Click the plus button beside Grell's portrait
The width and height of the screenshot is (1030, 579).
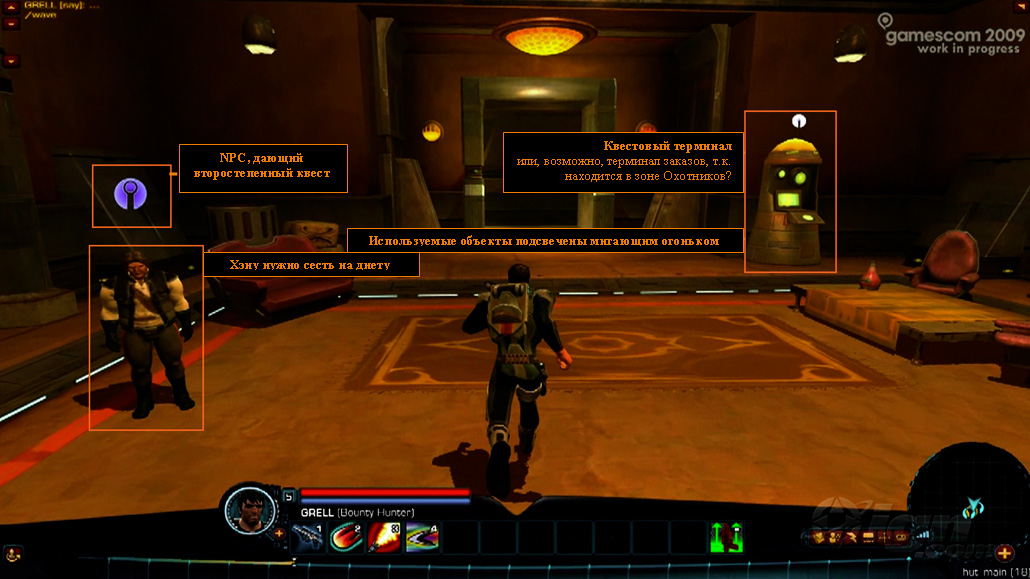(279, 533)
